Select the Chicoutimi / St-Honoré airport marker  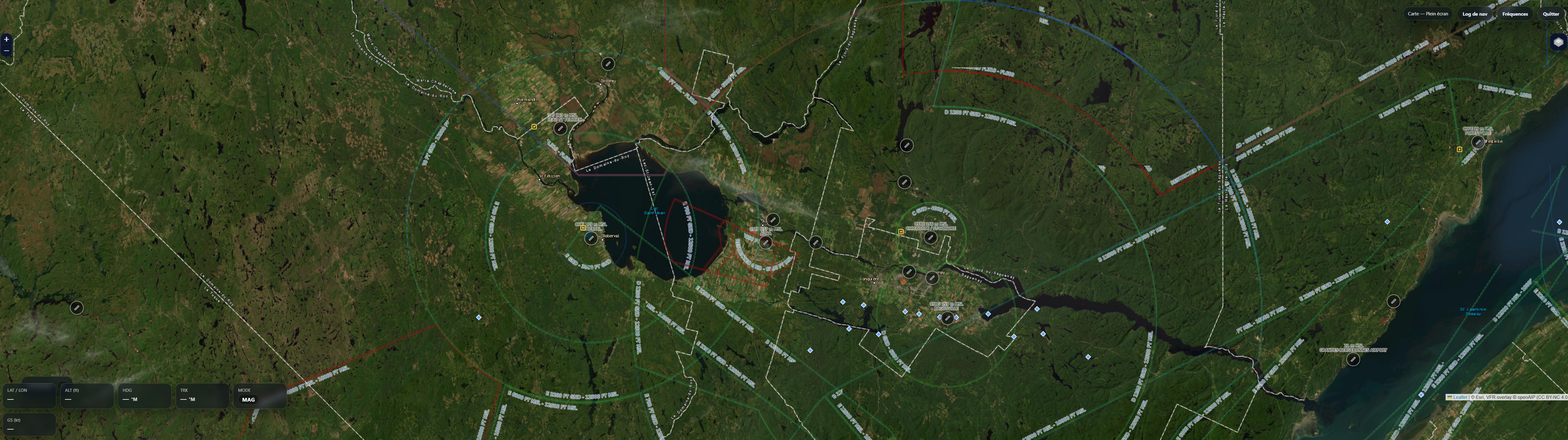[x=930, y=238]
